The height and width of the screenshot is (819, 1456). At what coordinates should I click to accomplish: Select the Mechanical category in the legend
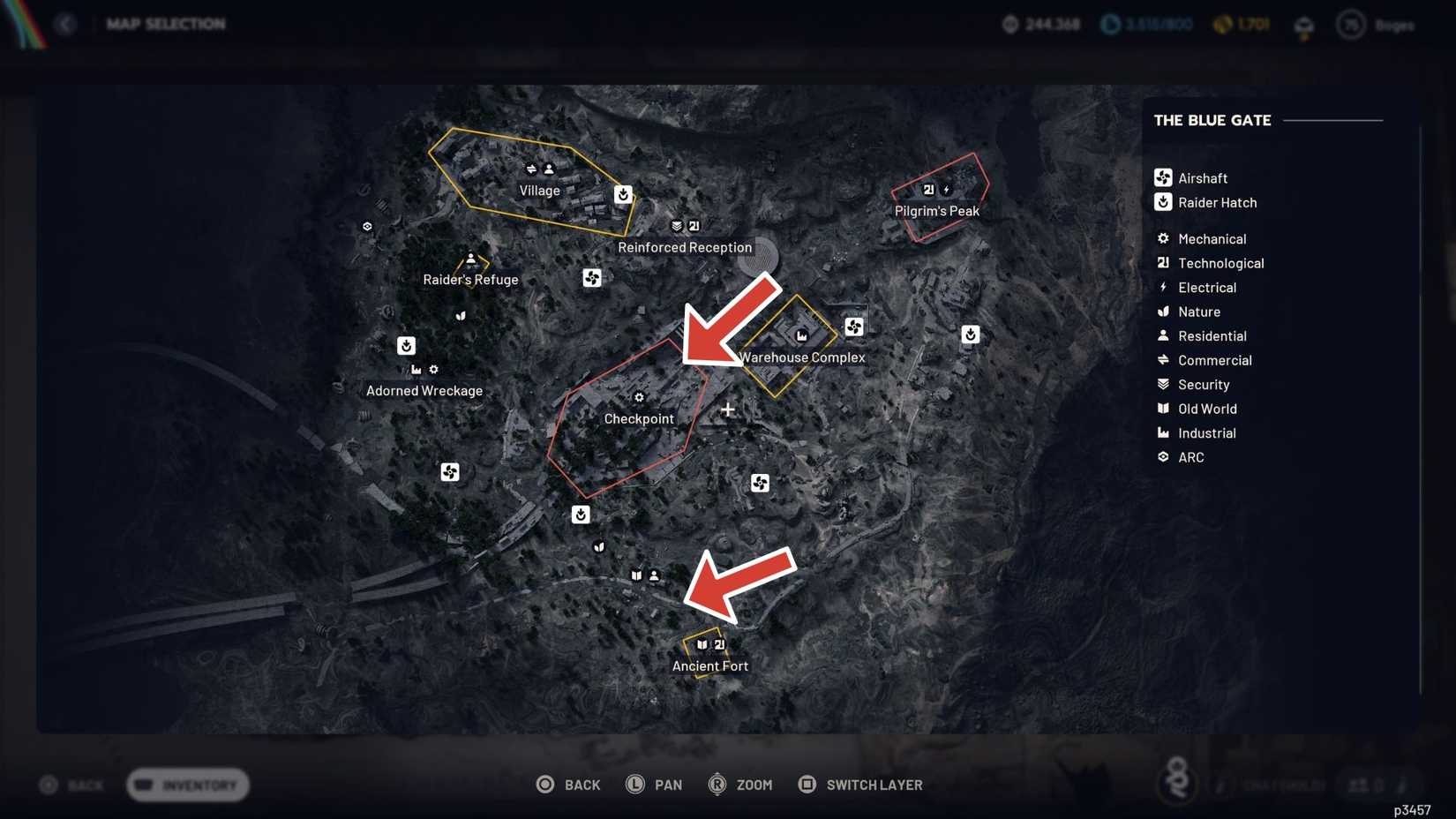1163,238
